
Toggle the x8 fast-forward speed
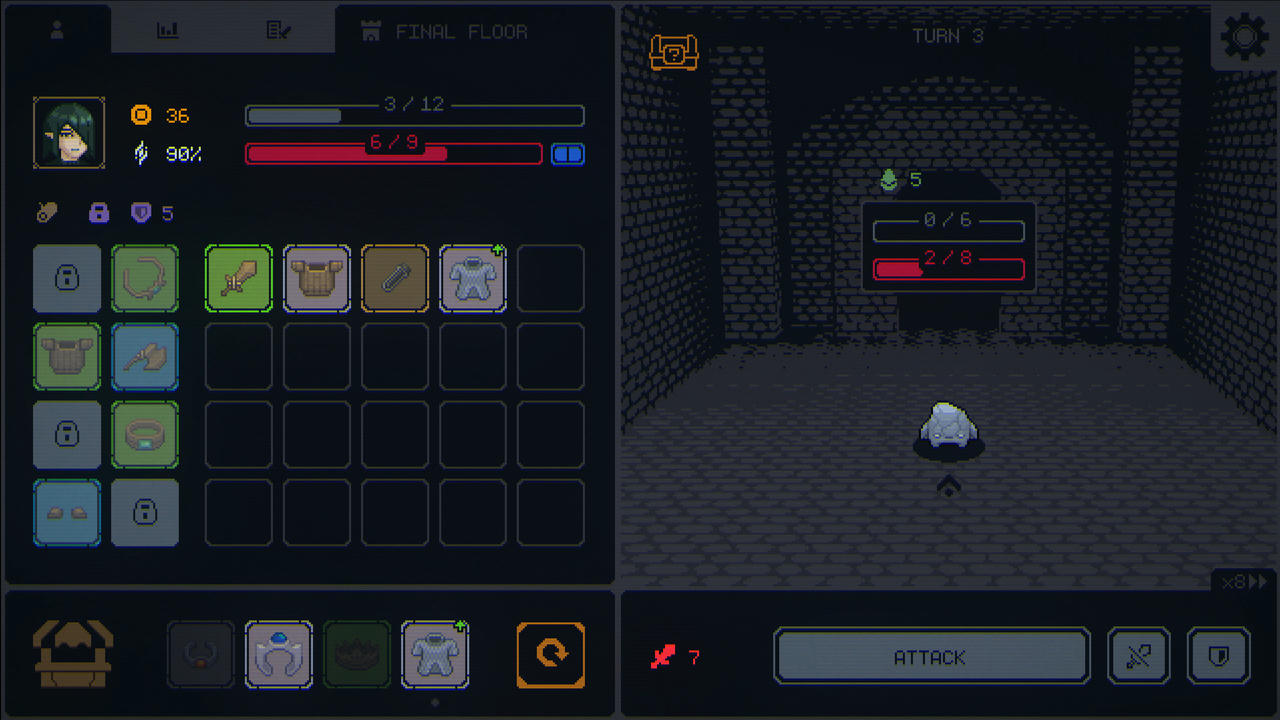click(x=1245, y=582)
